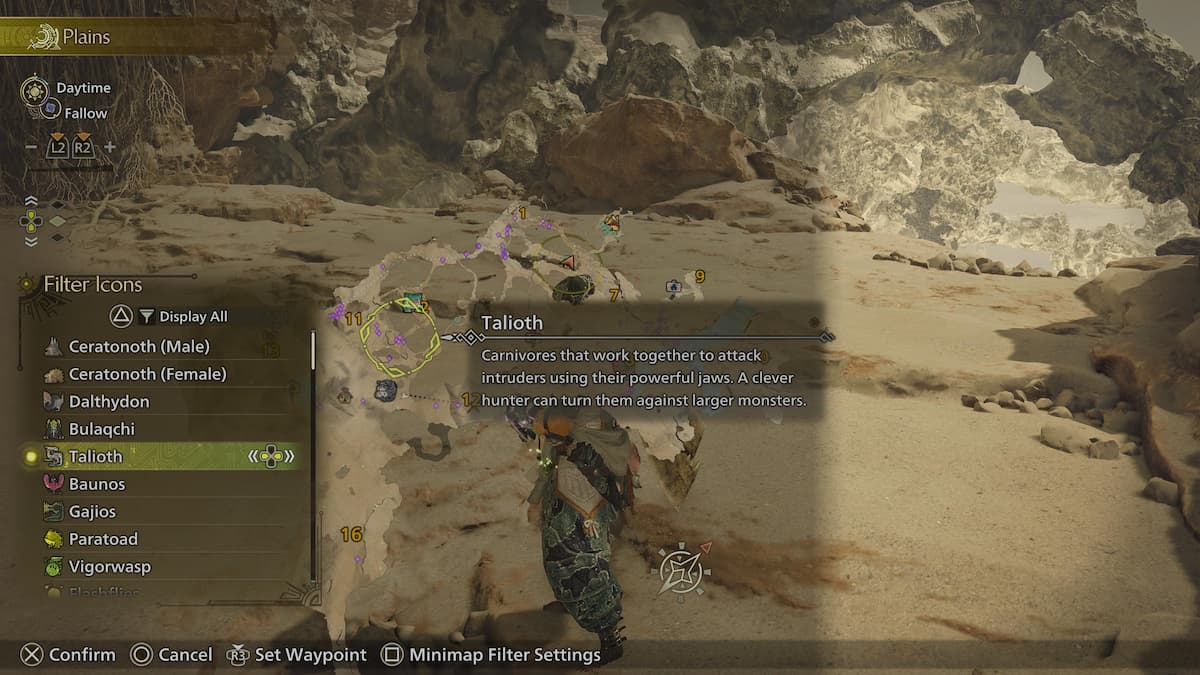Click the Display All filter option
The image size is (1200, 675).
click(193, 316)
